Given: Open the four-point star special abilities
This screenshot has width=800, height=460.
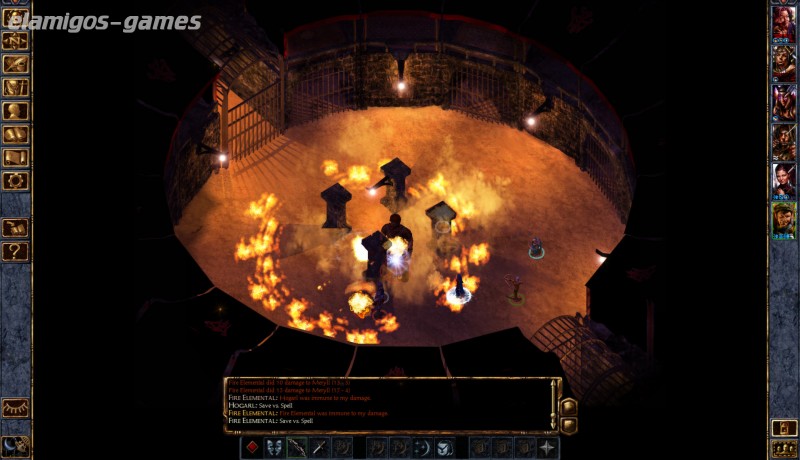Looking at the screenshot, I should pyautogui.click(x=548, y=447).
